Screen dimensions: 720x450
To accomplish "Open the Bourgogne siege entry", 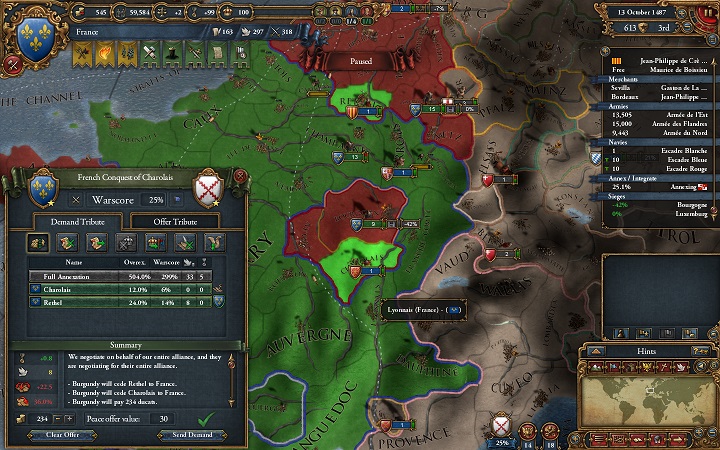I will pyautogui.click(x=660, y=204).
